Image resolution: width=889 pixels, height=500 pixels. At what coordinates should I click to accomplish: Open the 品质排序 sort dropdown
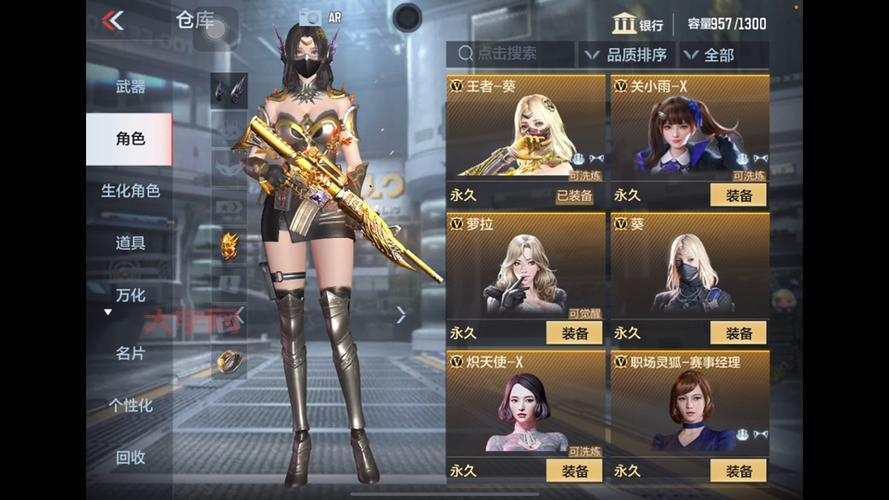point(625,54)
